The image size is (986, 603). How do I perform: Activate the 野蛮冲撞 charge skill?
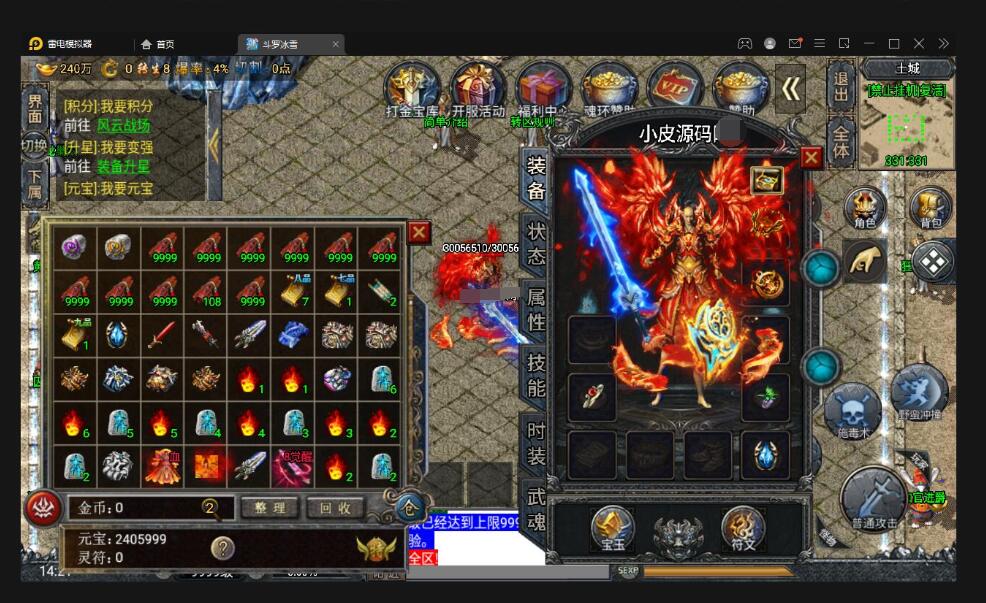[918, 393]
